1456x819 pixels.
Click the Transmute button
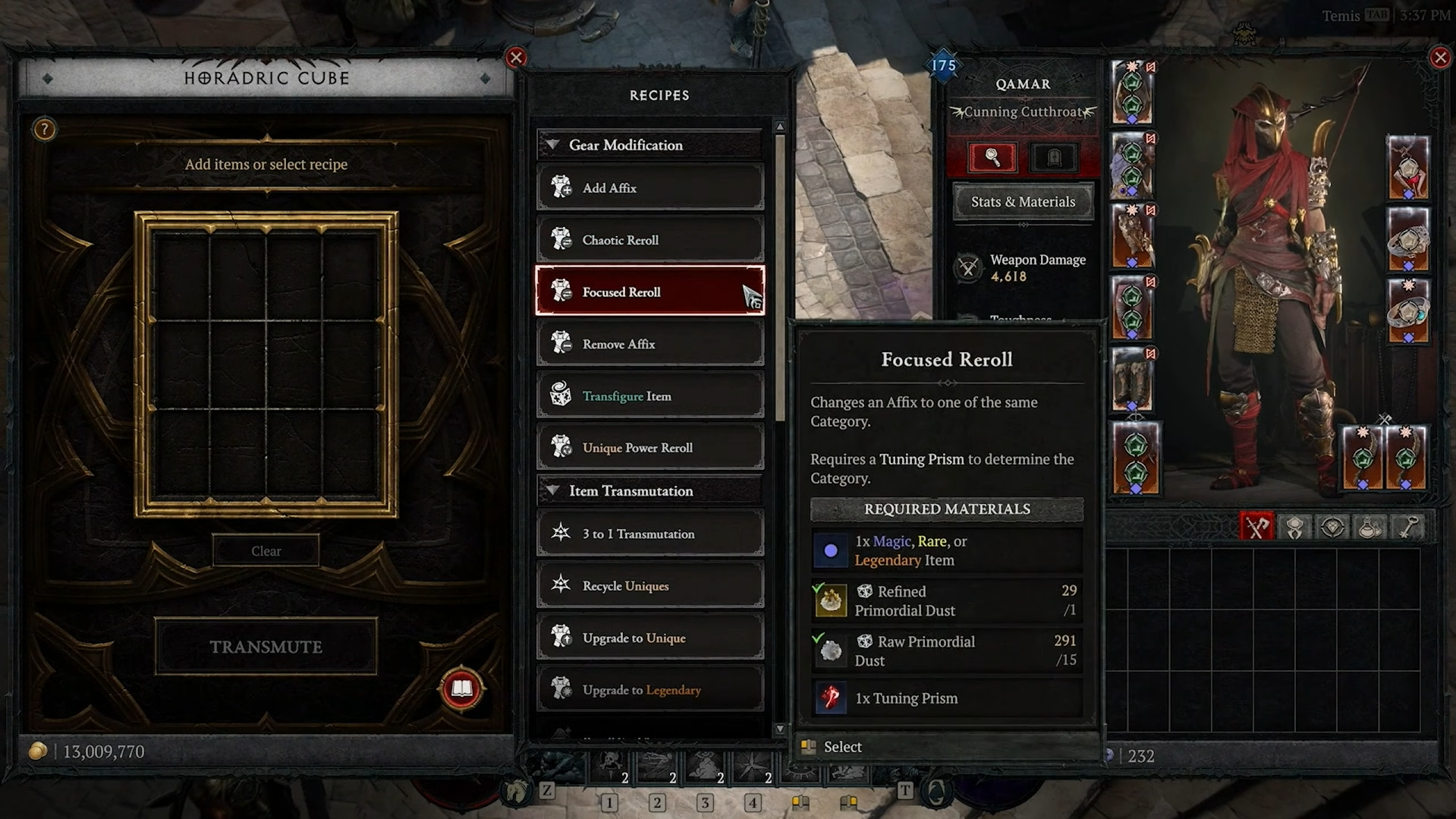[266, 647]
